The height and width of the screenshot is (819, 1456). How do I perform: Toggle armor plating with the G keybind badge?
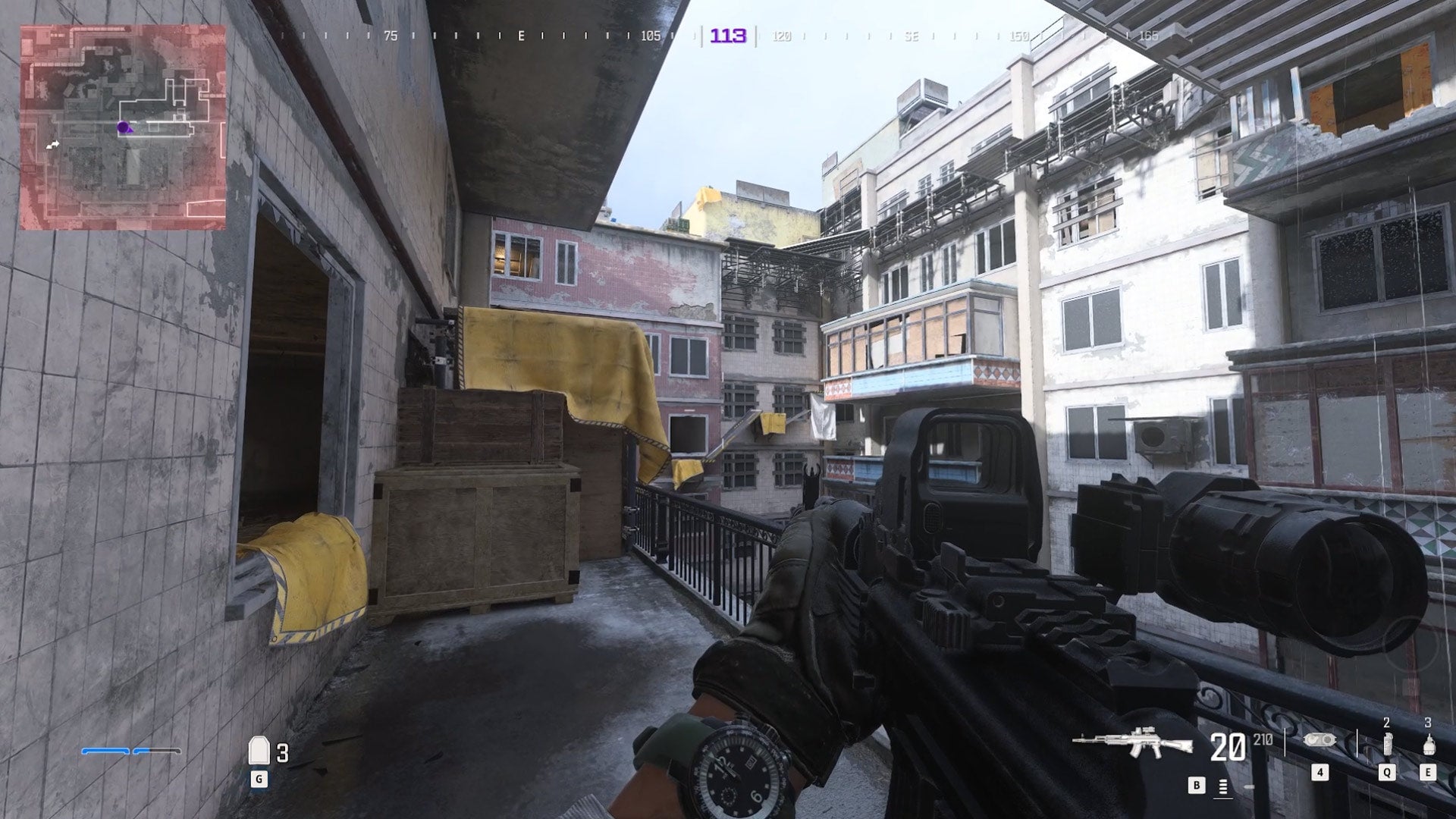point(259,779)
